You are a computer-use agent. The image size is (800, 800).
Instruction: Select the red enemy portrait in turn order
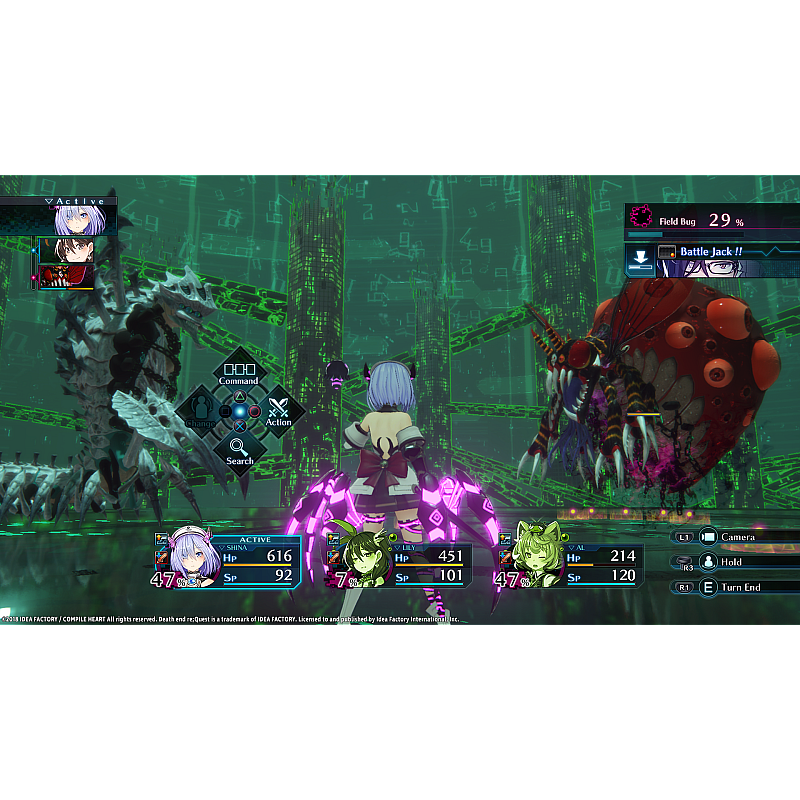pyautogui.click(x=68, y=275)
